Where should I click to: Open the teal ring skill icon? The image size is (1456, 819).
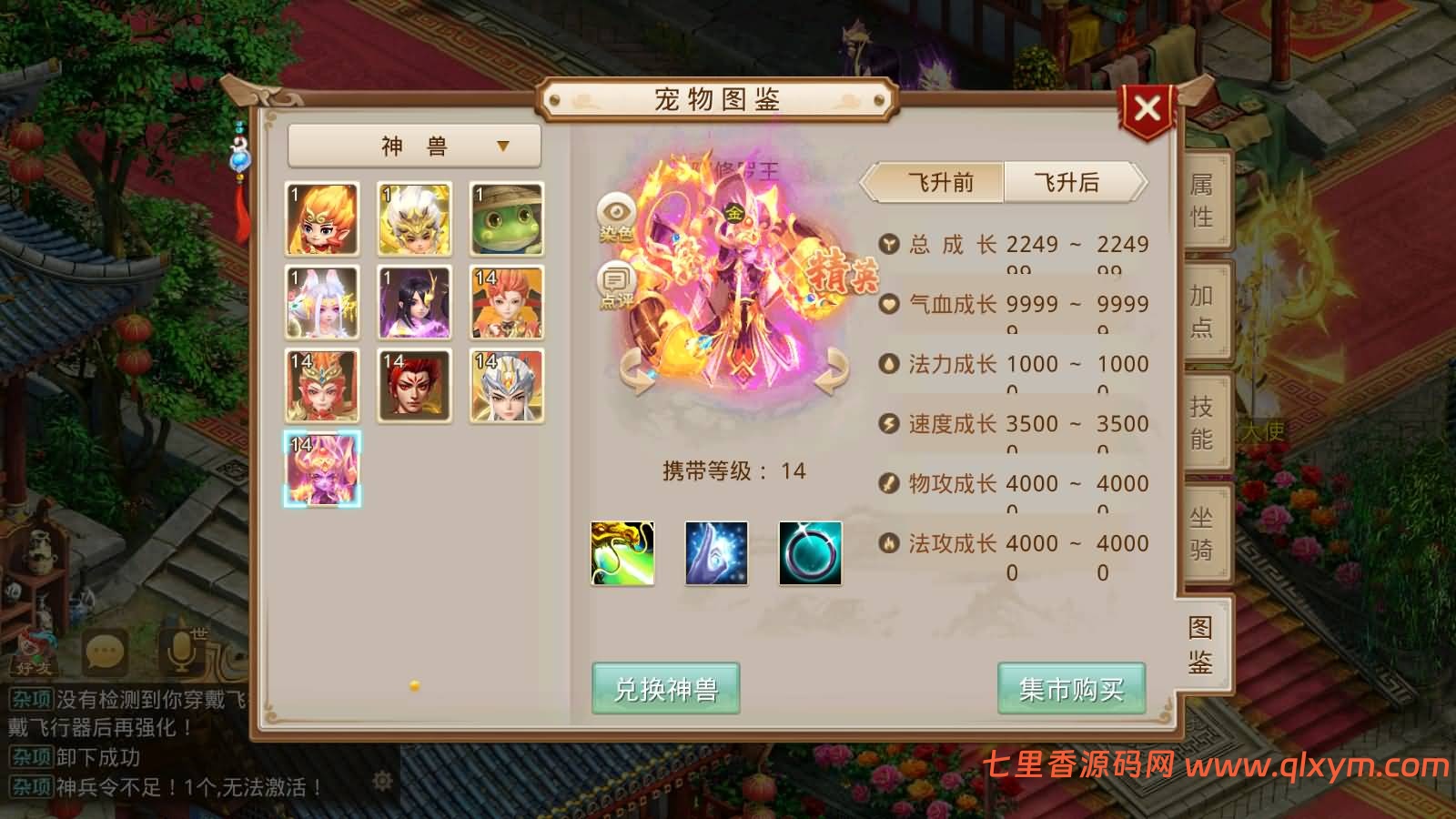(x=808, y=553)
